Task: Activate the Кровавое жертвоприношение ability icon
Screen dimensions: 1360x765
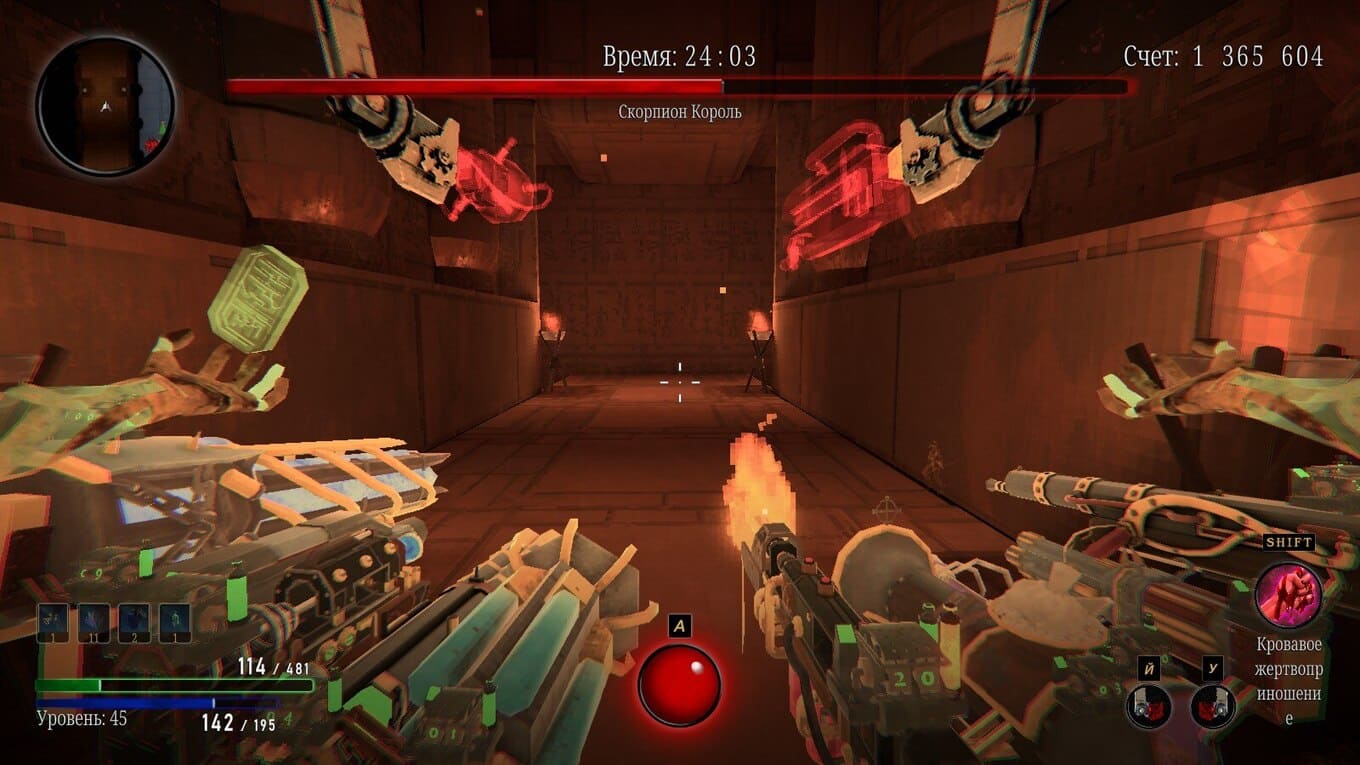Action: click(x=1288, y=596)
